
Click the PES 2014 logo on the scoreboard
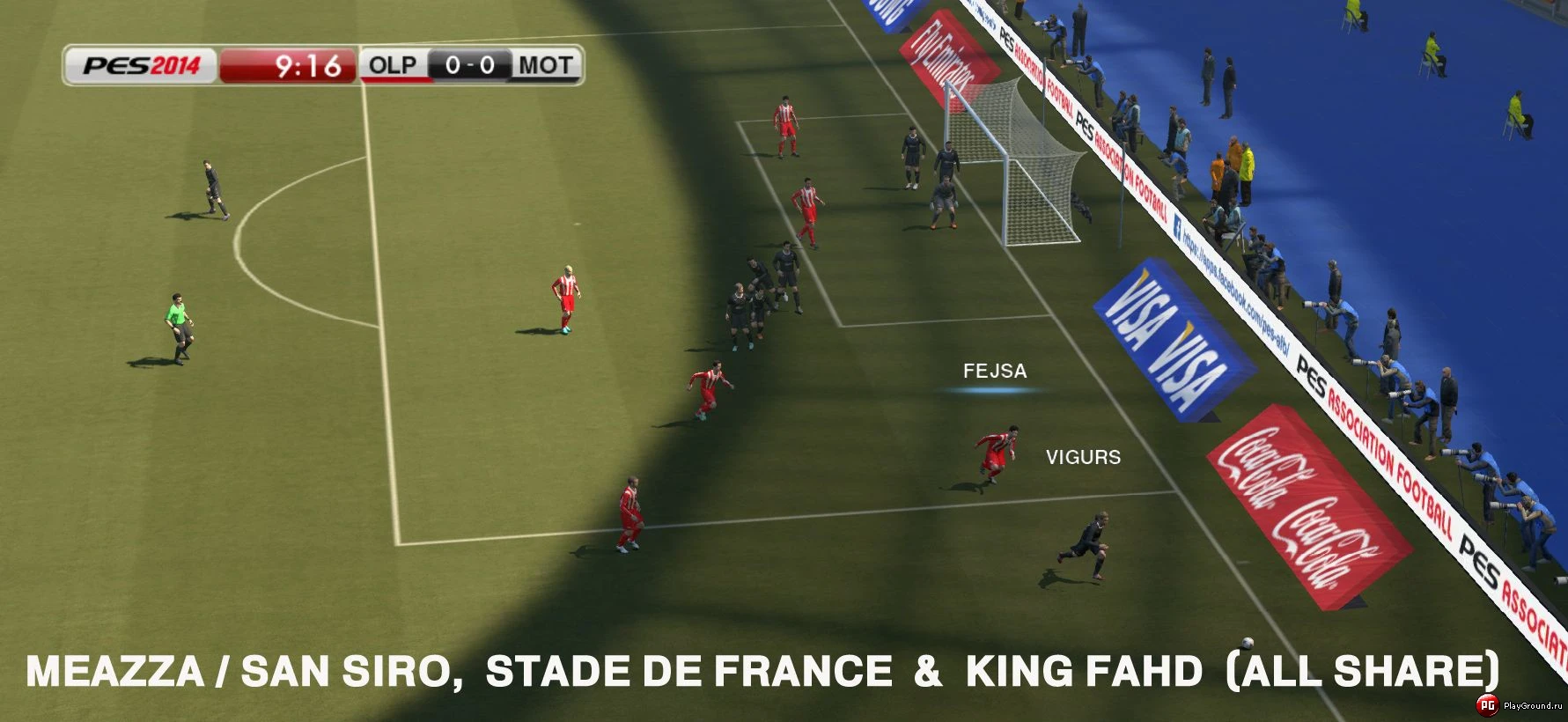141,63
